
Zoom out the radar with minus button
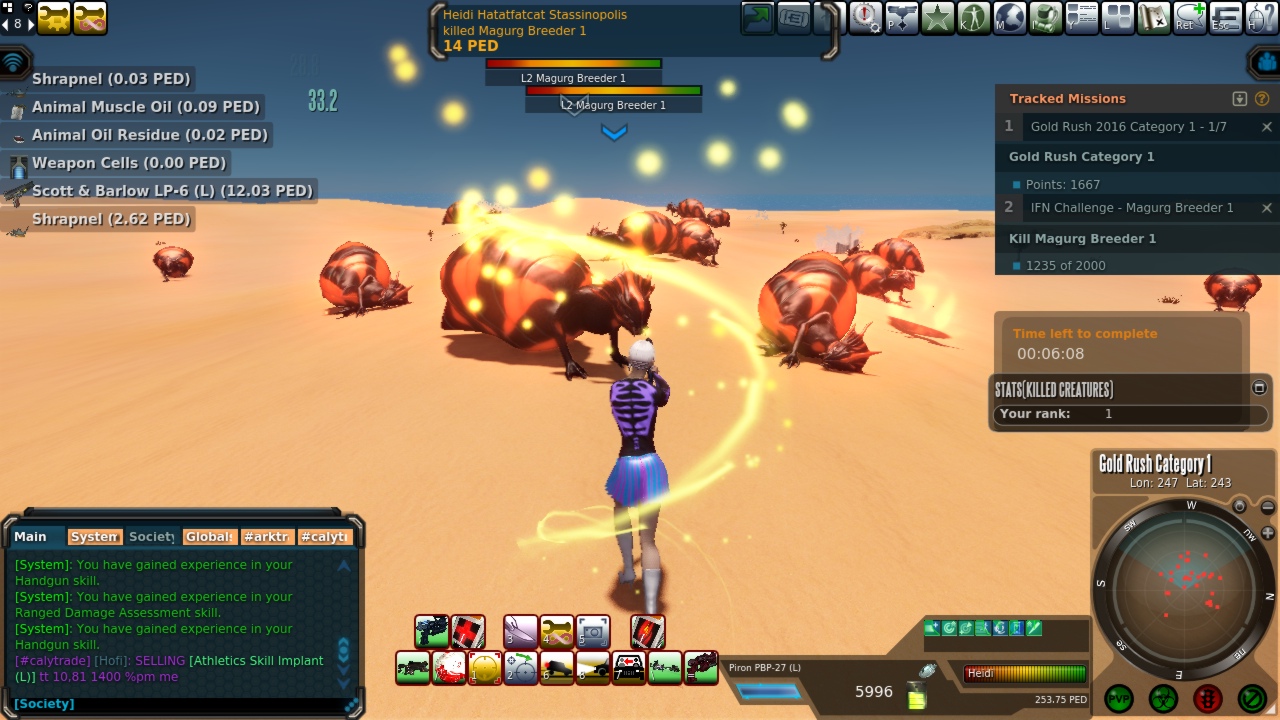click(1267, 507)
